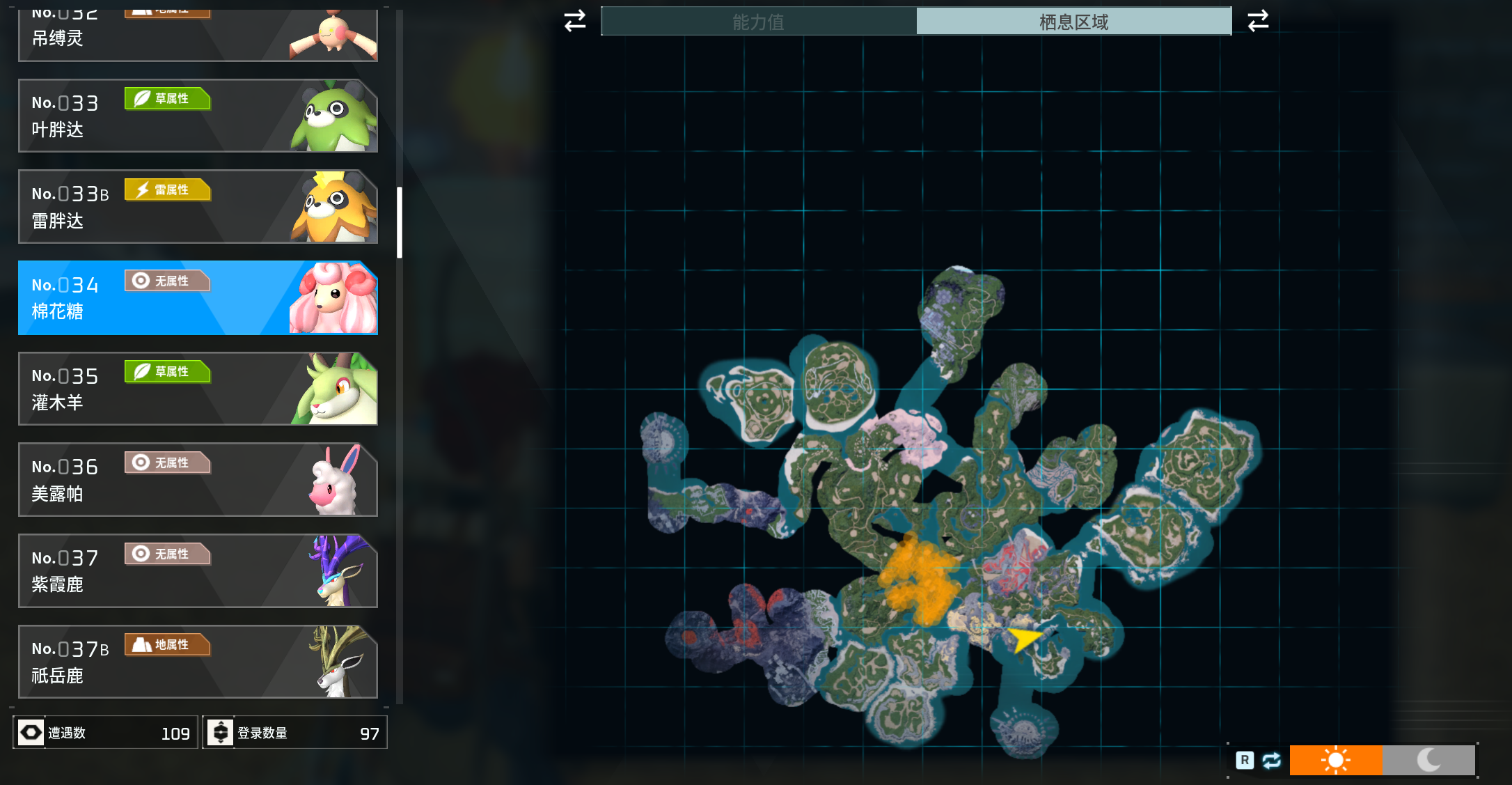Open the 栖息区域 tab

1073,22
